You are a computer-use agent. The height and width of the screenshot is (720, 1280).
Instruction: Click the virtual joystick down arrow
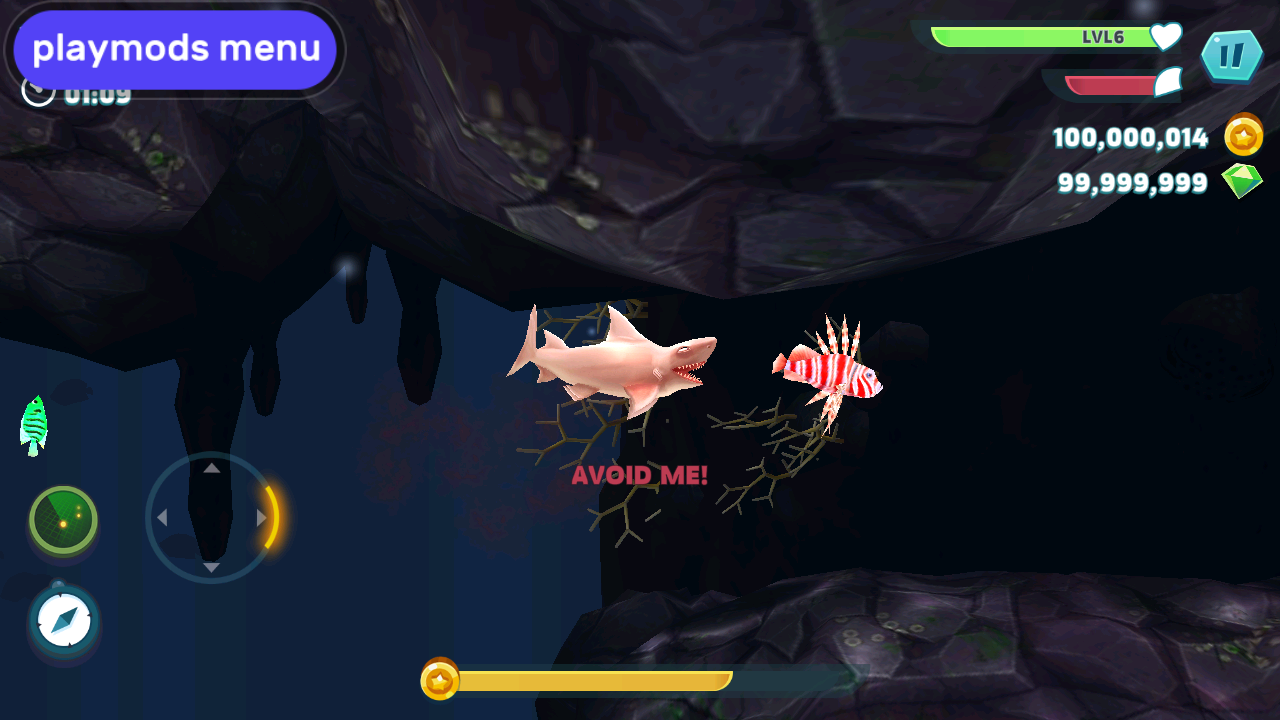point(211,568)
